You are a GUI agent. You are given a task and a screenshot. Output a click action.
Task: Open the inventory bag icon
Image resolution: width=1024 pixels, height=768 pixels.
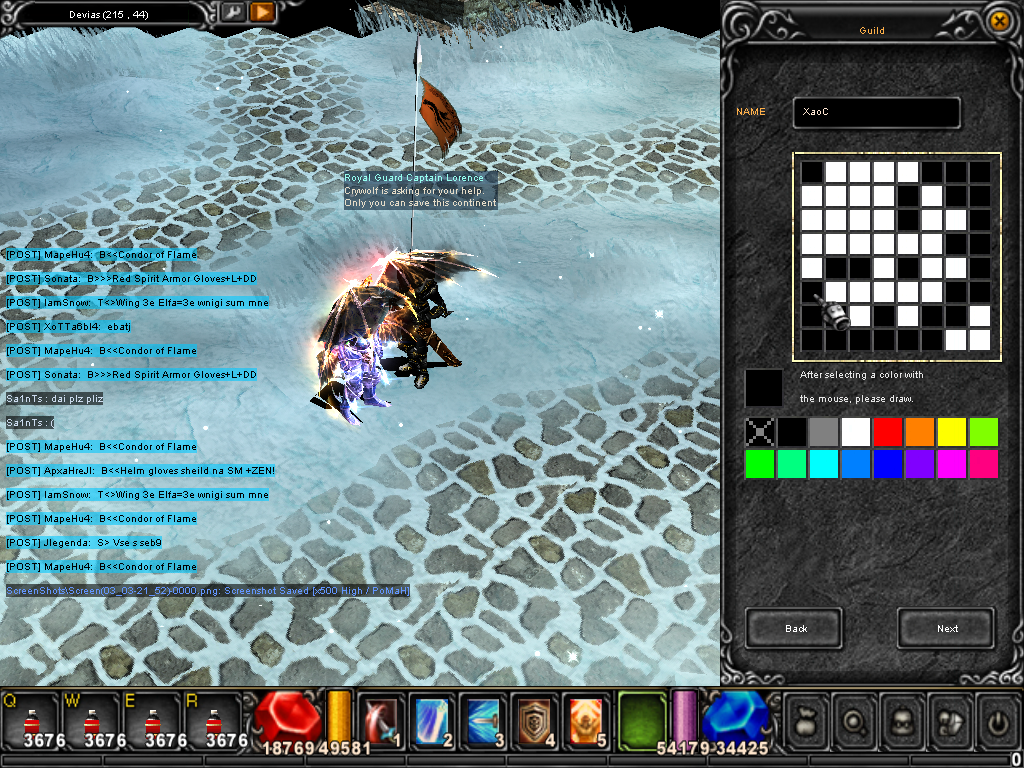(x=807, y=719)
